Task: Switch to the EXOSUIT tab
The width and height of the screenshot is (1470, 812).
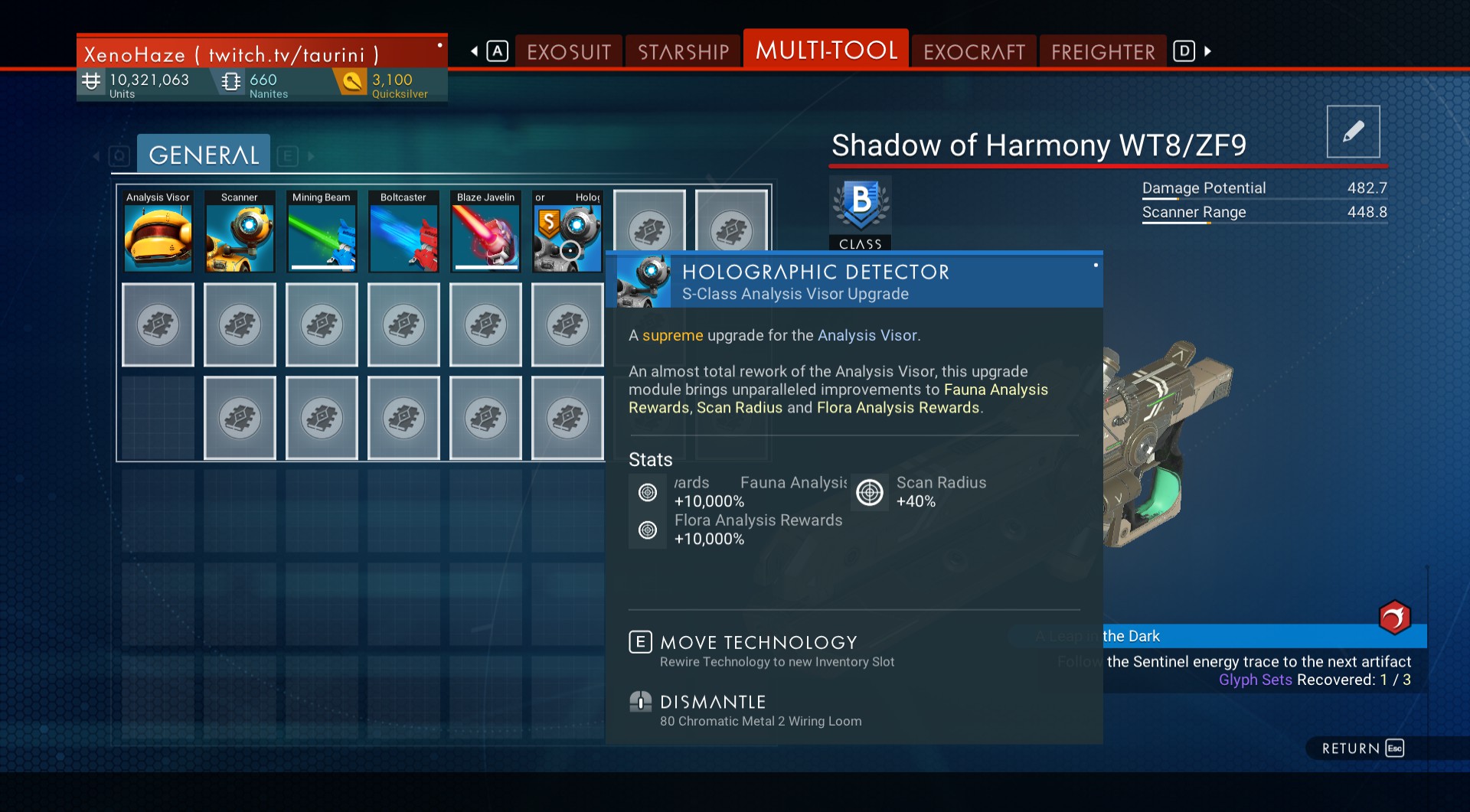Action: point(569,51)
